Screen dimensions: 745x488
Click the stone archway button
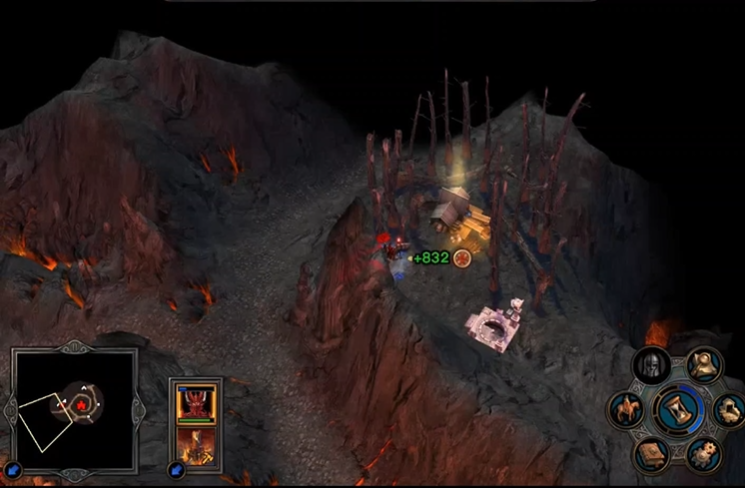(x=728, y=409)
